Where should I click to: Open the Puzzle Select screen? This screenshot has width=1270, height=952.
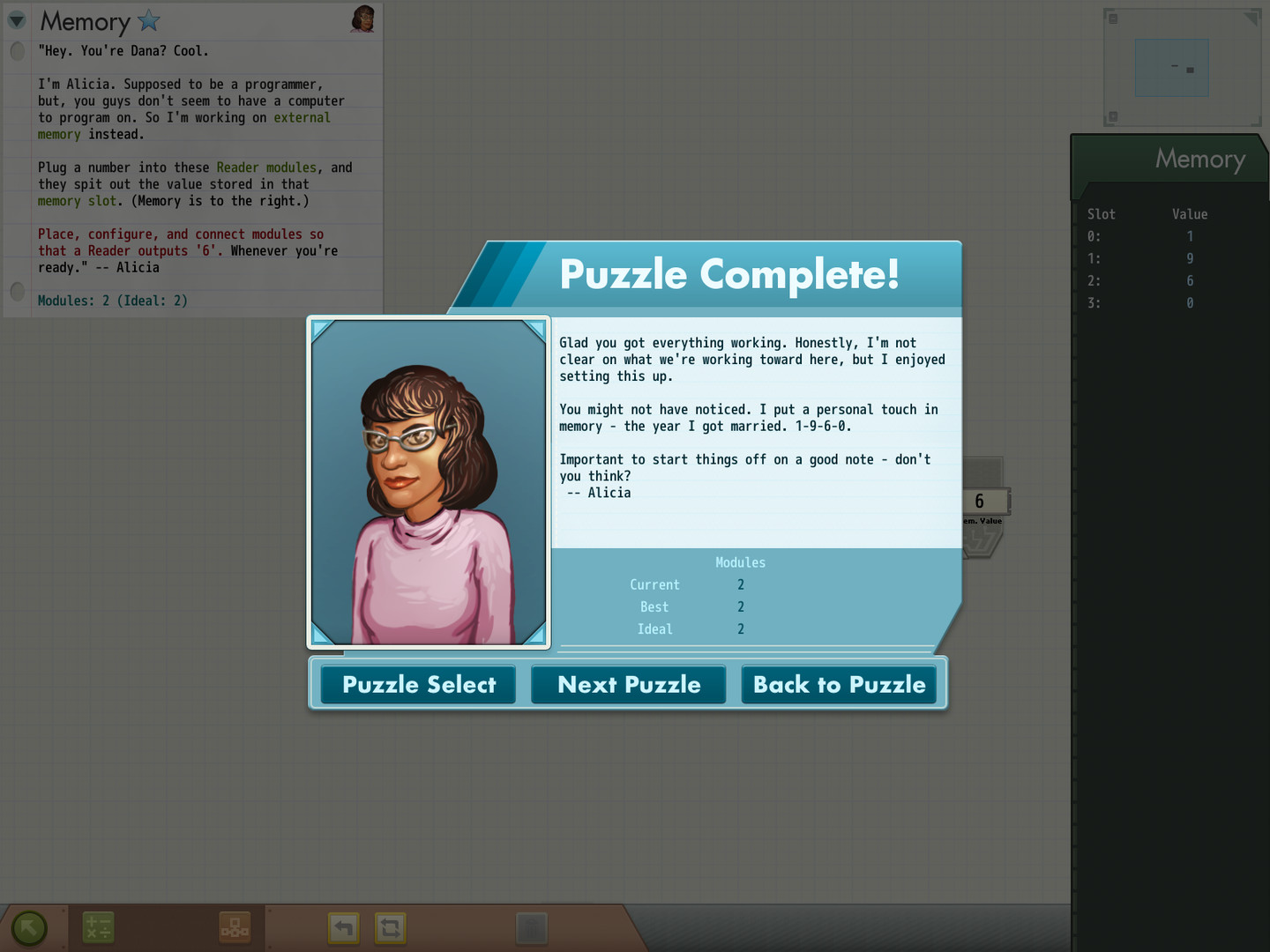[x=418, y=685]
